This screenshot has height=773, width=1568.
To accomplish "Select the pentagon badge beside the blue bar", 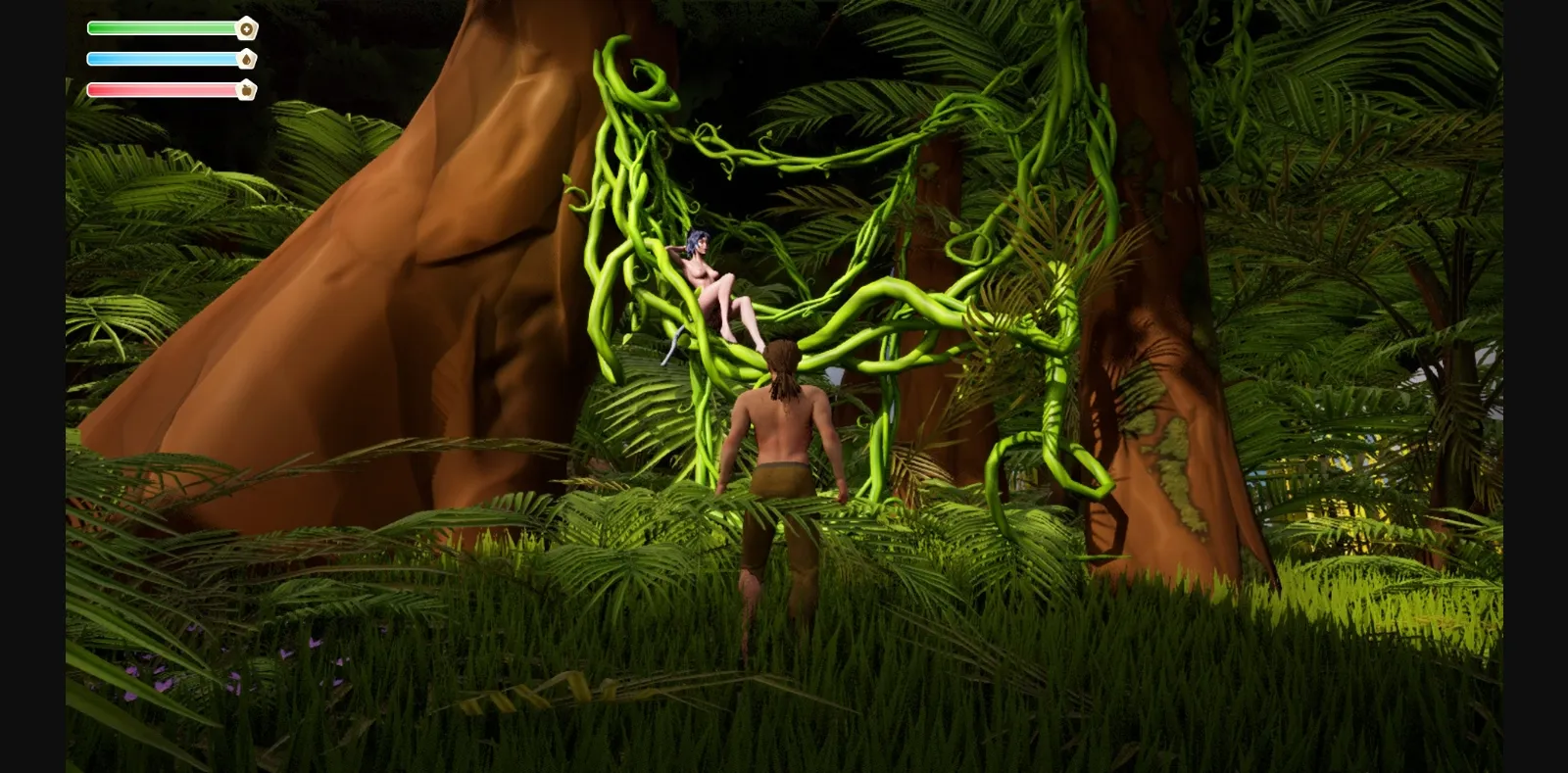I will [x=247, y=58].
